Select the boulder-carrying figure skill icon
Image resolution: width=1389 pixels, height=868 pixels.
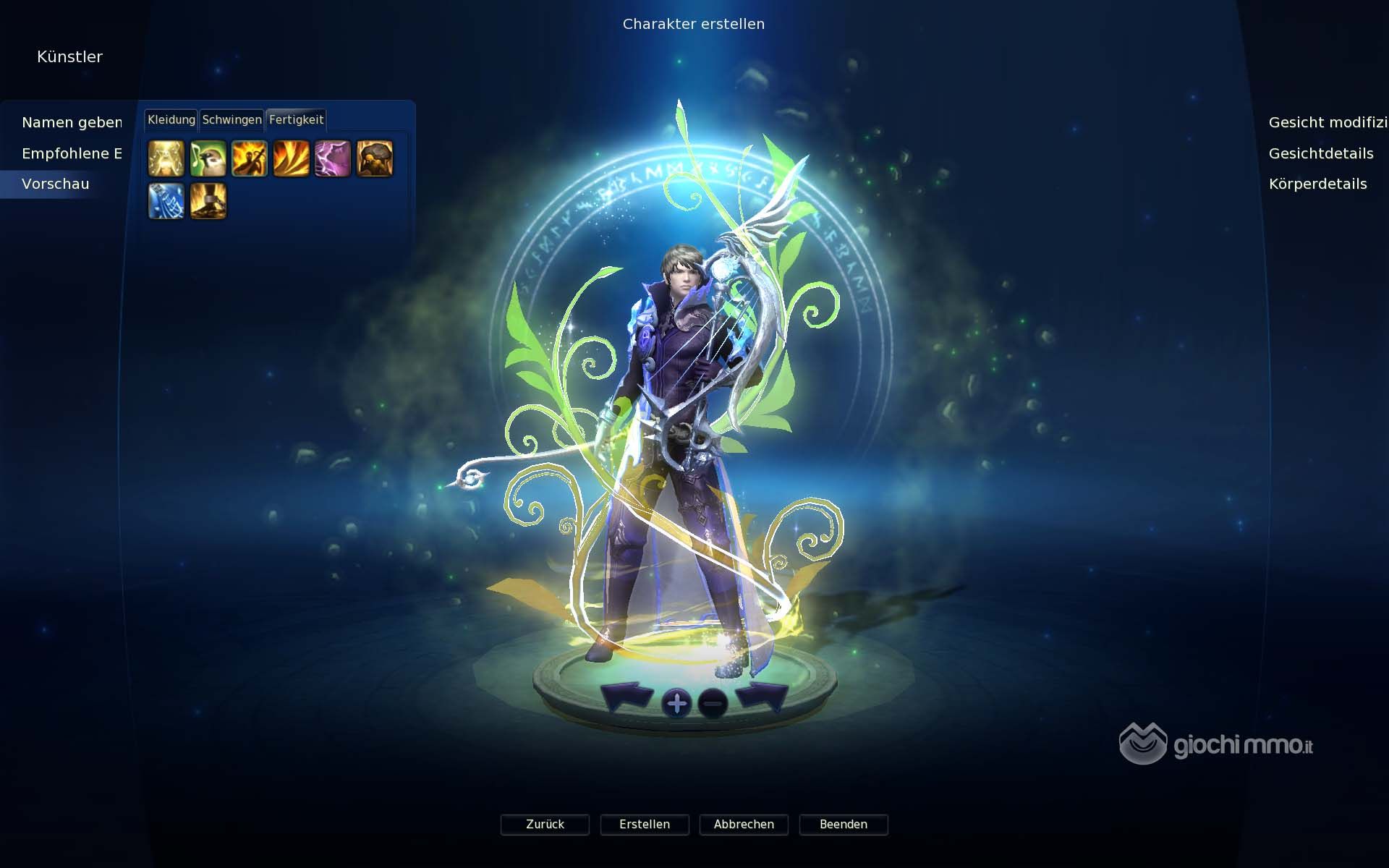coord(375,158)
